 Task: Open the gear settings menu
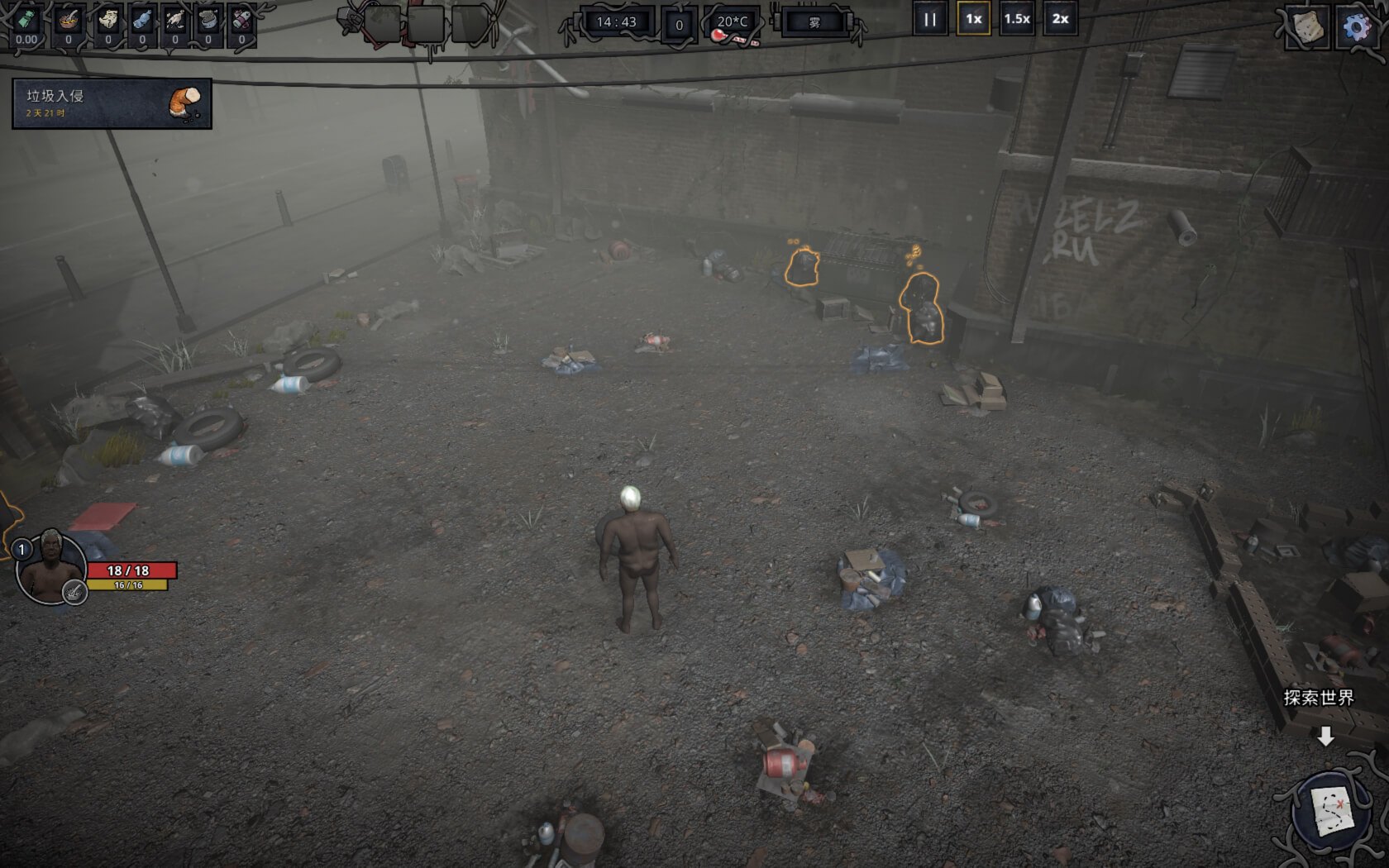tap(1356, 27)
